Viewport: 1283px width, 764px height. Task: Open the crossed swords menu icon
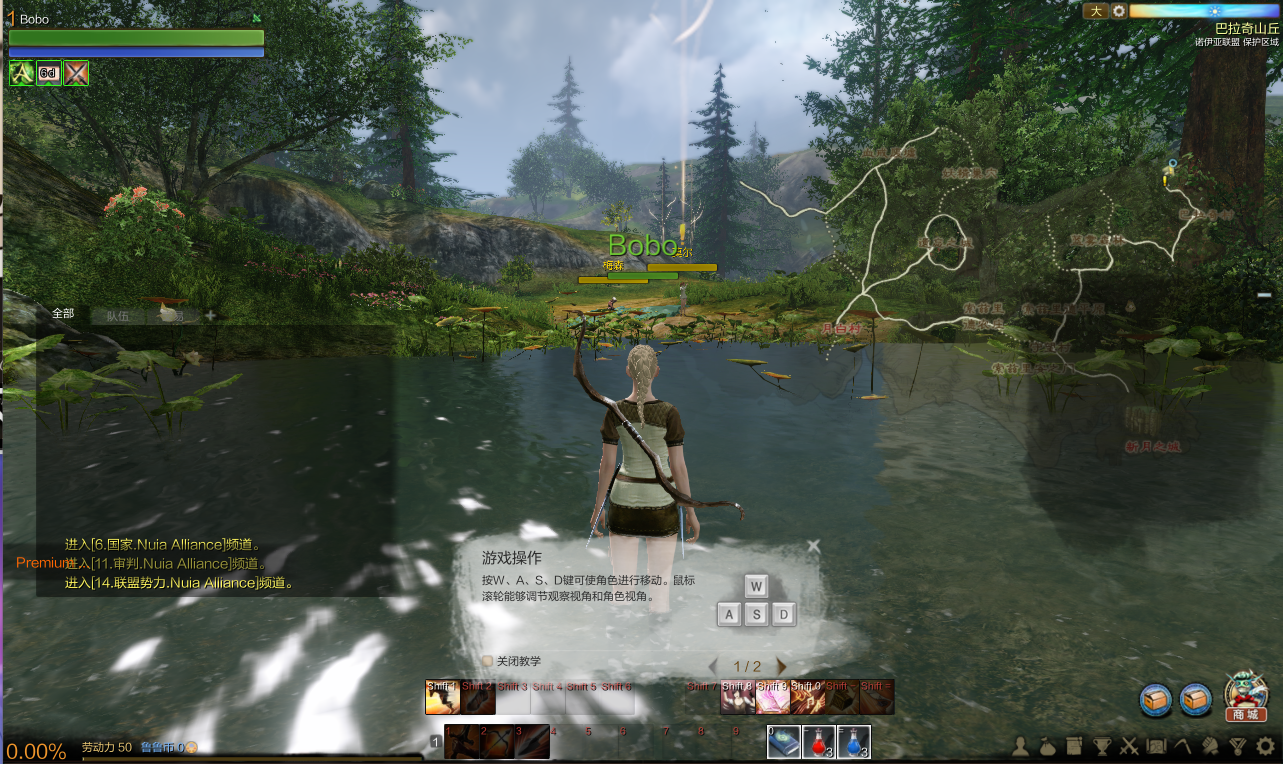click(x=1129, y=745)
